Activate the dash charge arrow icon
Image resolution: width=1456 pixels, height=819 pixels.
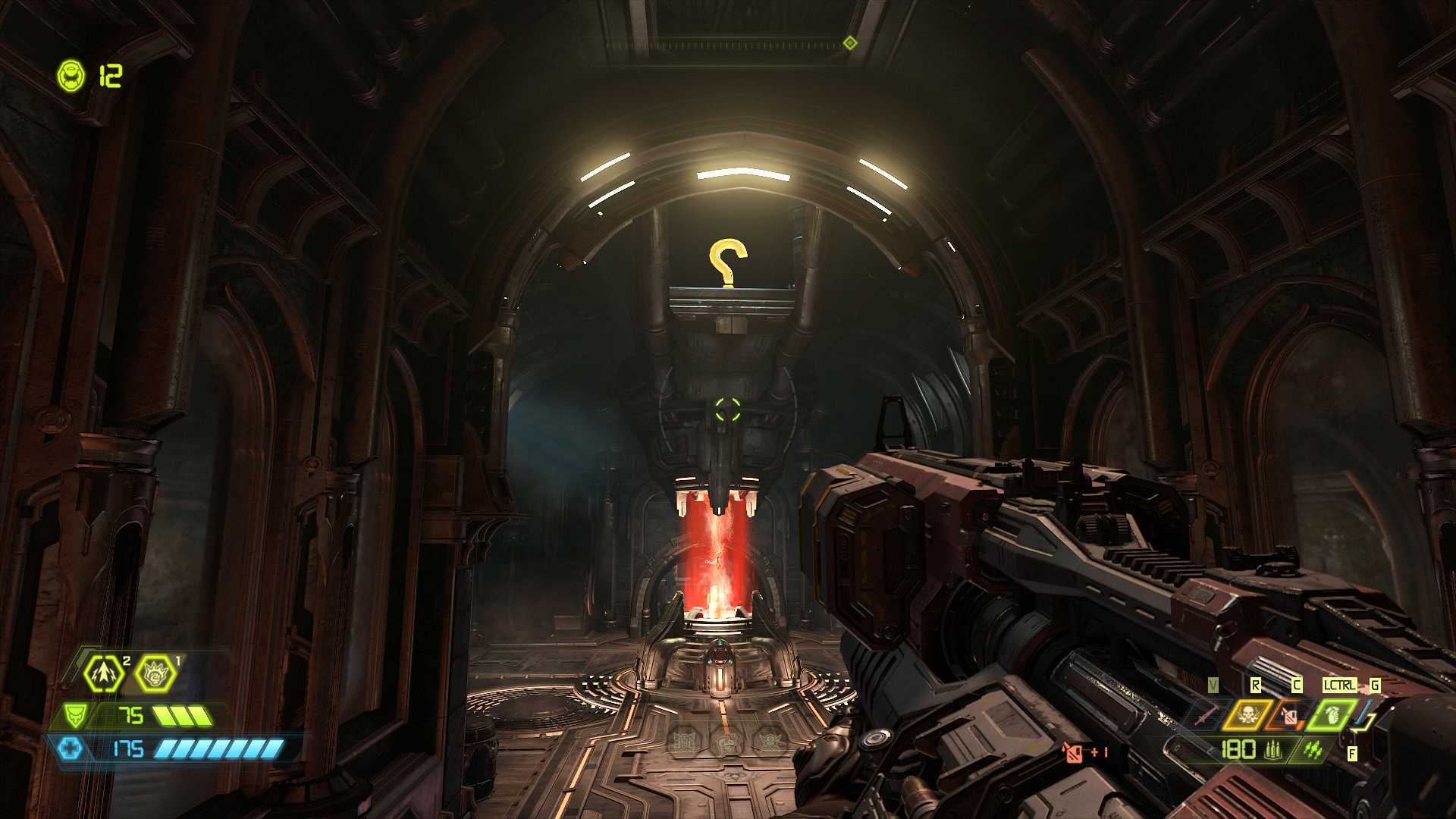click(104, 673)
